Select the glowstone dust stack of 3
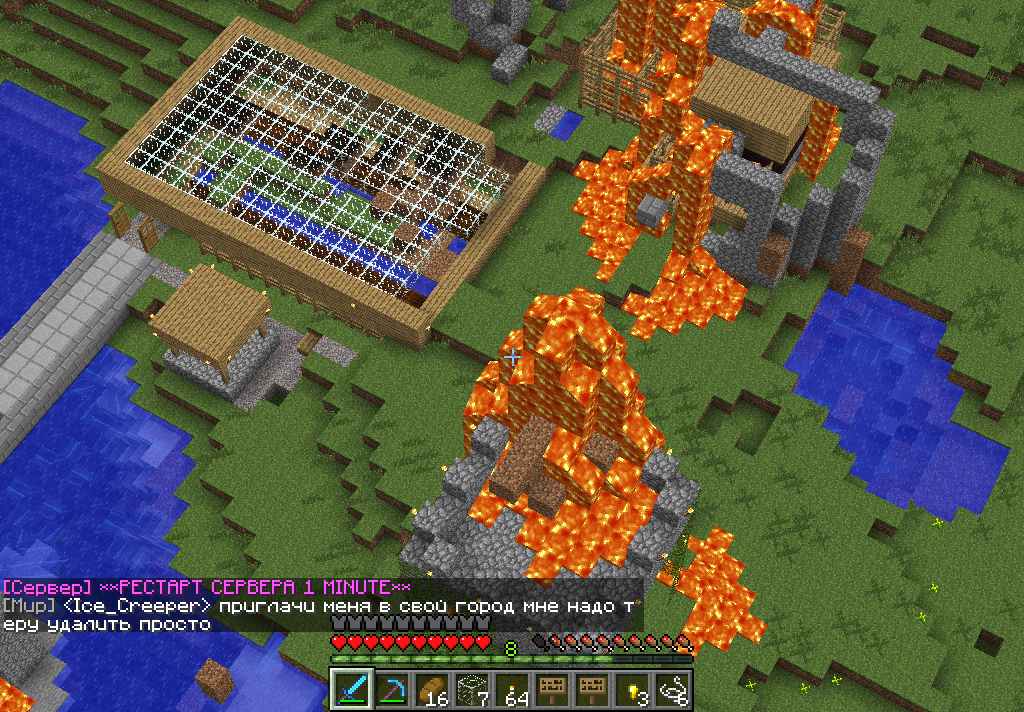This screenshot has height=712, width=1024. (x=632, y=689)
